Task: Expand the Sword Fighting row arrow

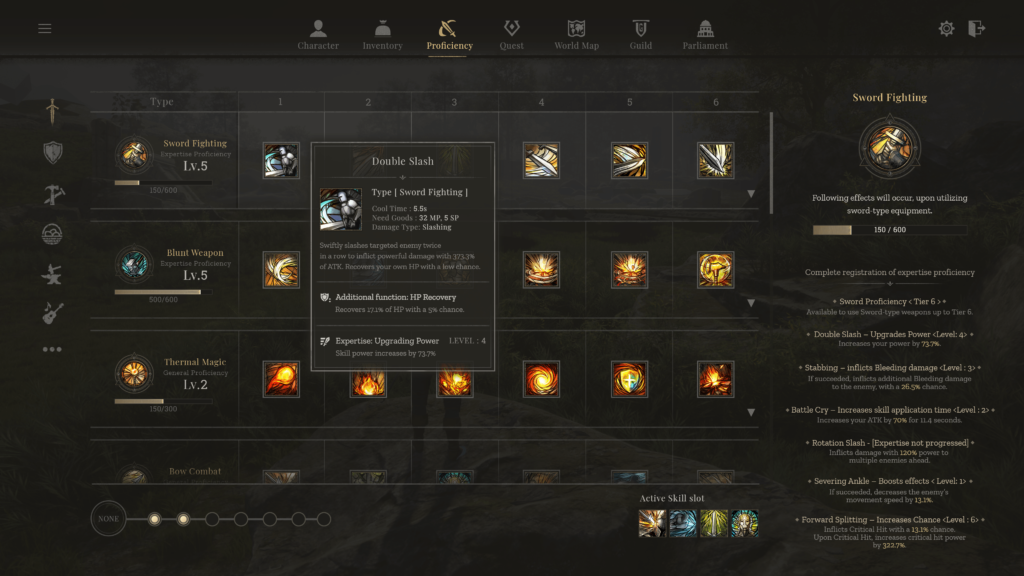Action: (x=751, y=194)
